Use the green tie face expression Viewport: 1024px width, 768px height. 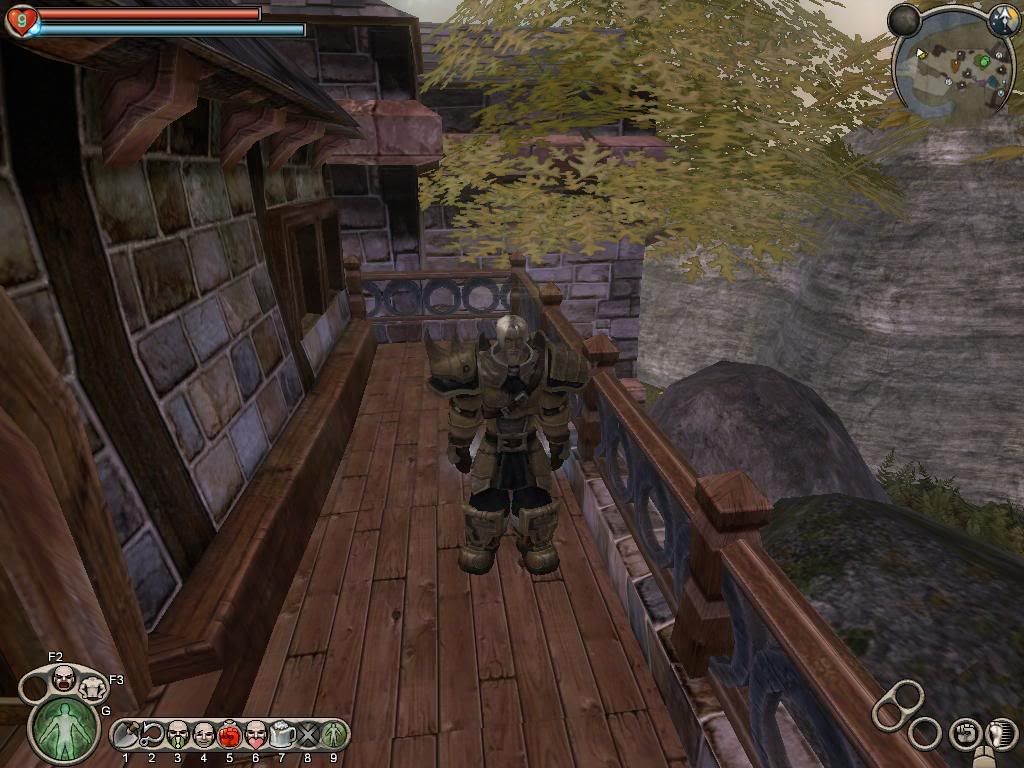point(178,735)
